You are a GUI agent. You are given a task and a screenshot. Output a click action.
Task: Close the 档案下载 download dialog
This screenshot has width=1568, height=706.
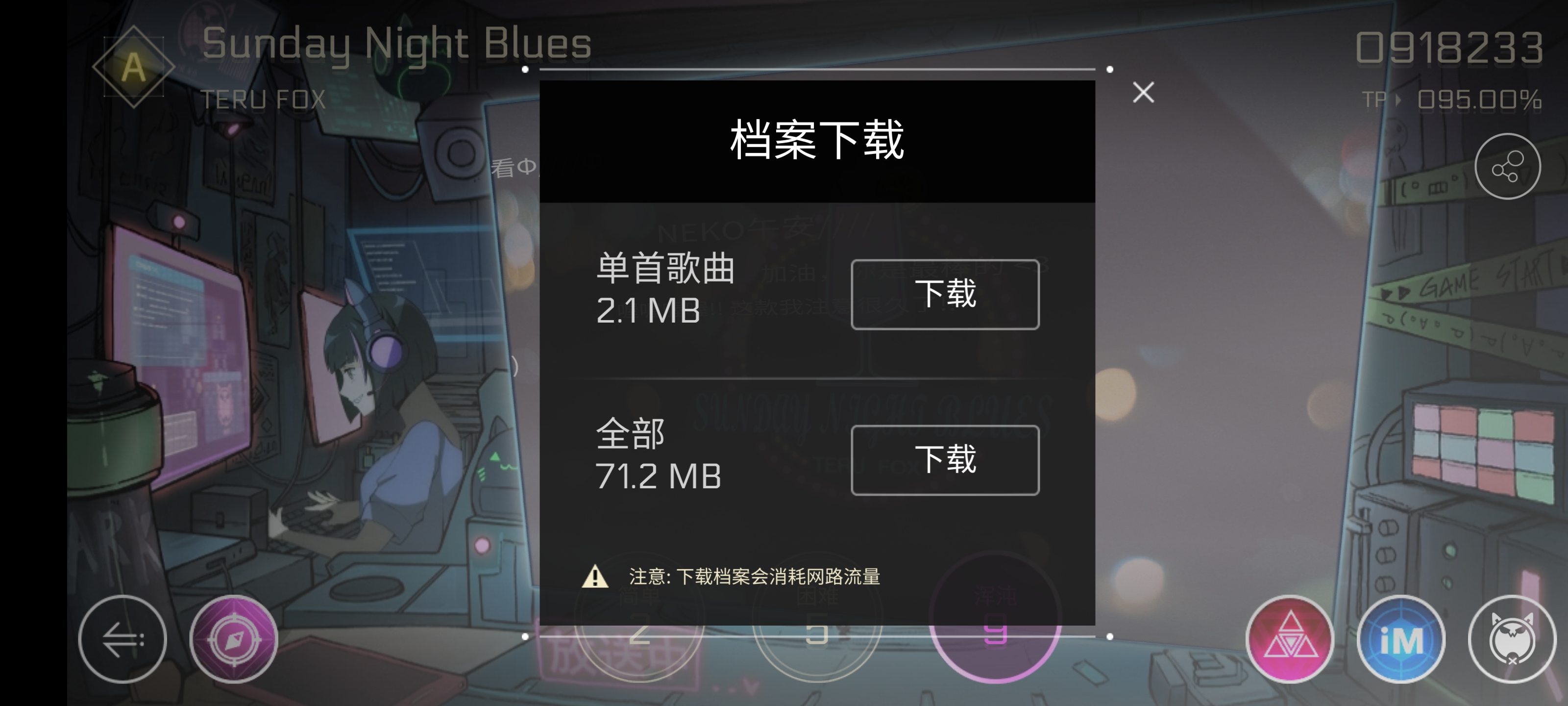1143,92
